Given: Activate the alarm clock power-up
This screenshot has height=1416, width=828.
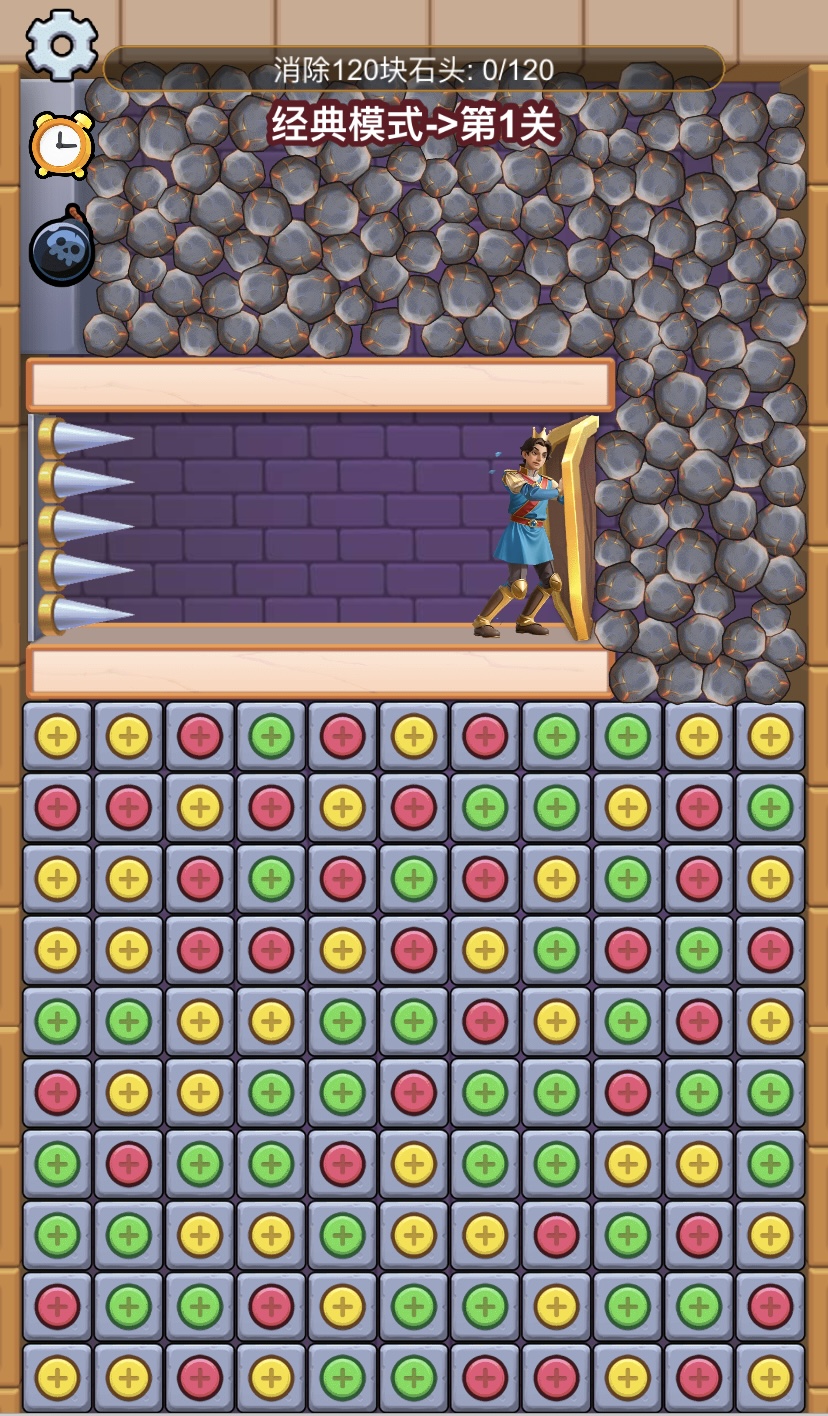Looking at the screenshot, I should click(x=62, y=146).
